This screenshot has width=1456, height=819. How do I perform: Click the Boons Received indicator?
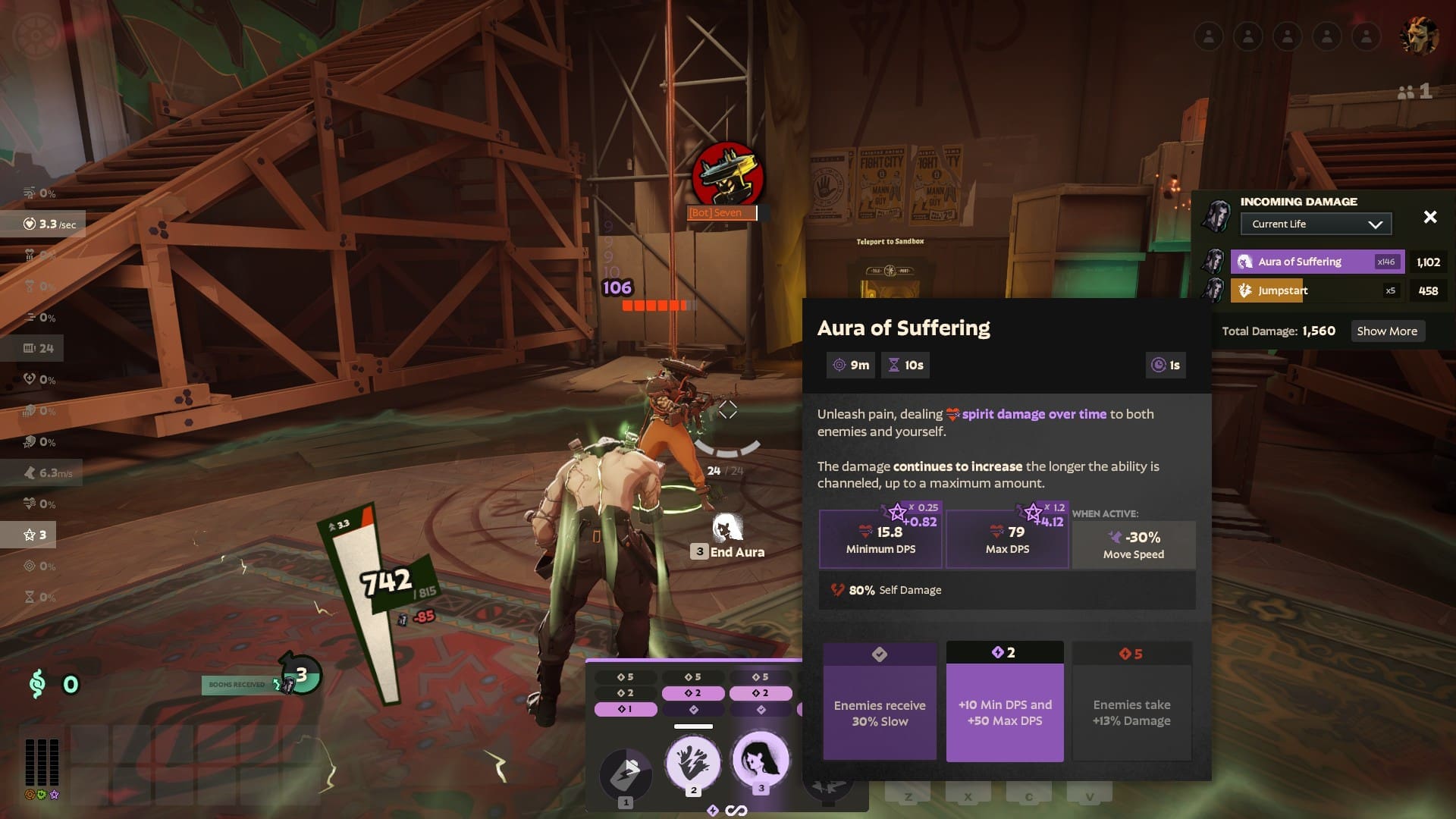237,685
